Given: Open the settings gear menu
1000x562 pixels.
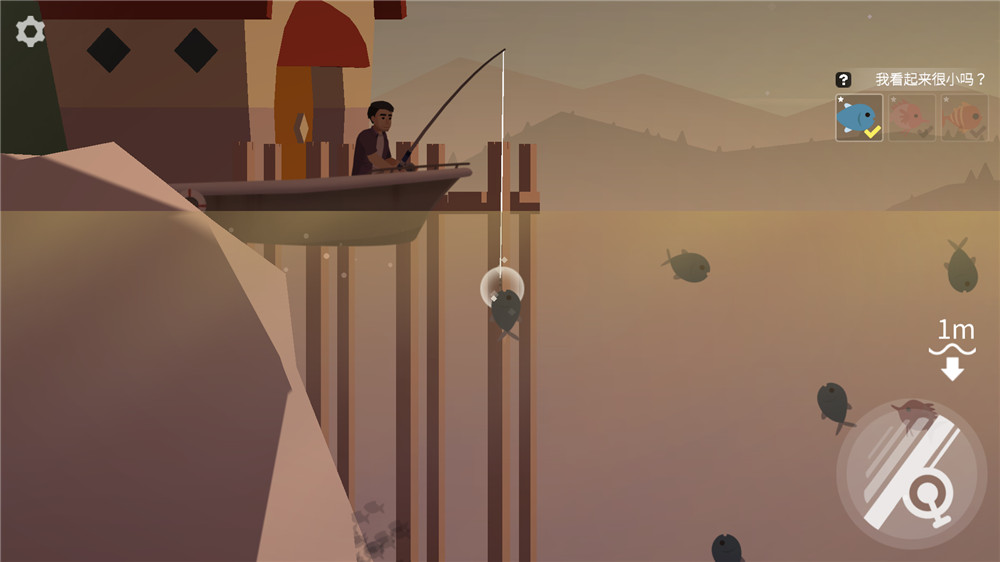Looking at the screenshot, I should pyautogui.click(x=30, y=32).
